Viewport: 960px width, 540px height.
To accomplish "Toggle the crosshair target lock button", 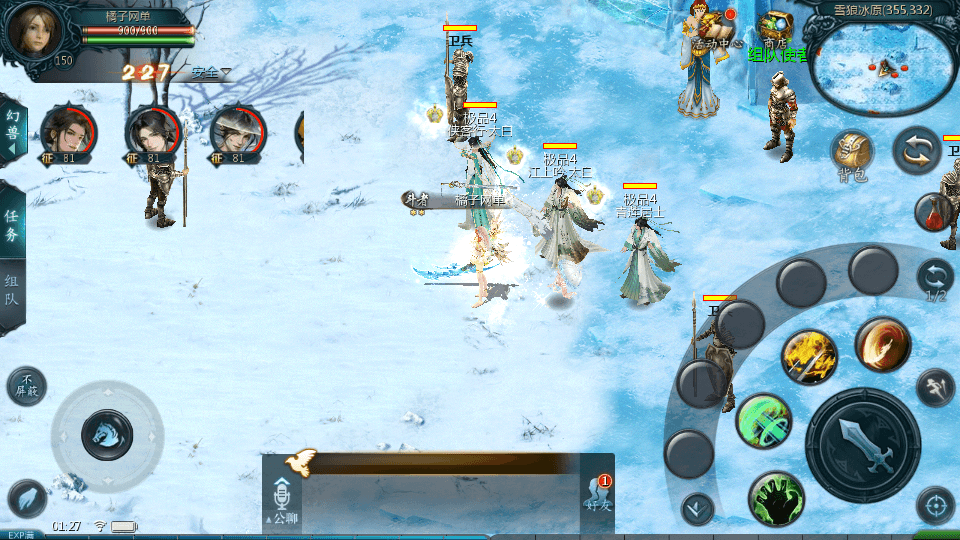I will pos(935,506).
